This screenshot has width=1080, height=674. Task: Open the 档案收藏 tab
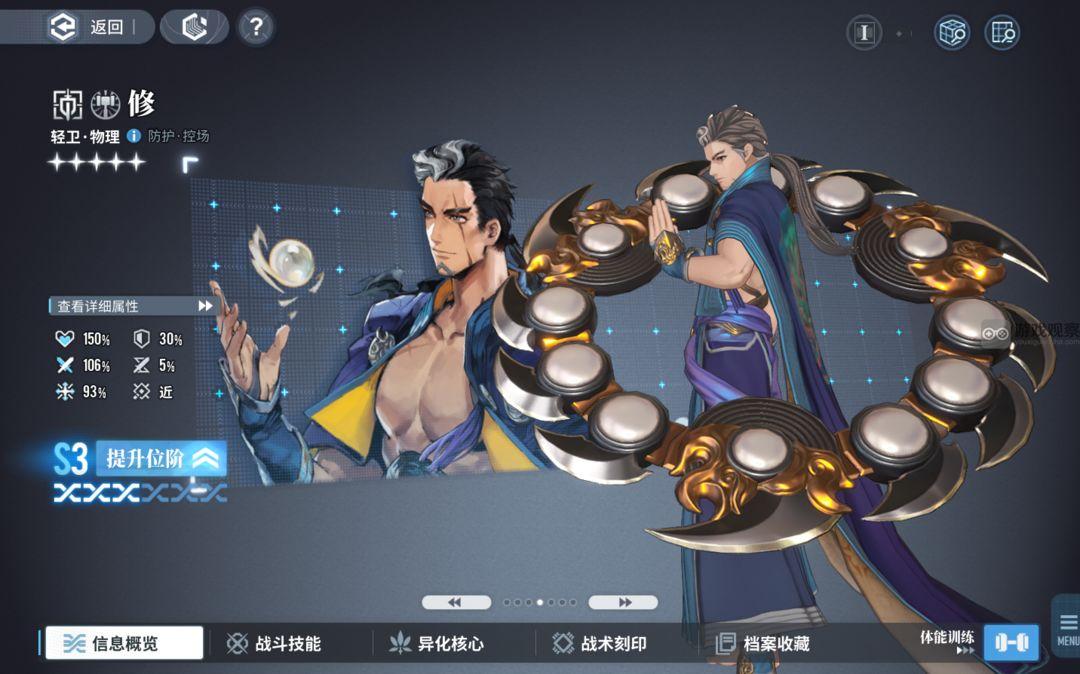[x=763, y=643]
